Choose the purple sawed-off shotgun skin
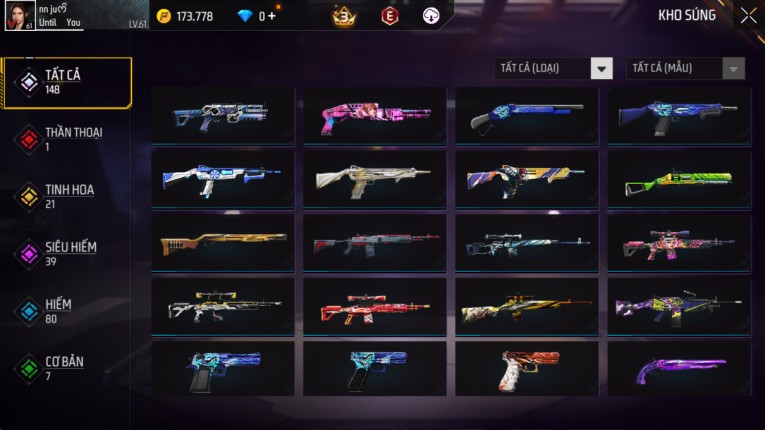Screen dimensions: 765x430 pos(678,370)
